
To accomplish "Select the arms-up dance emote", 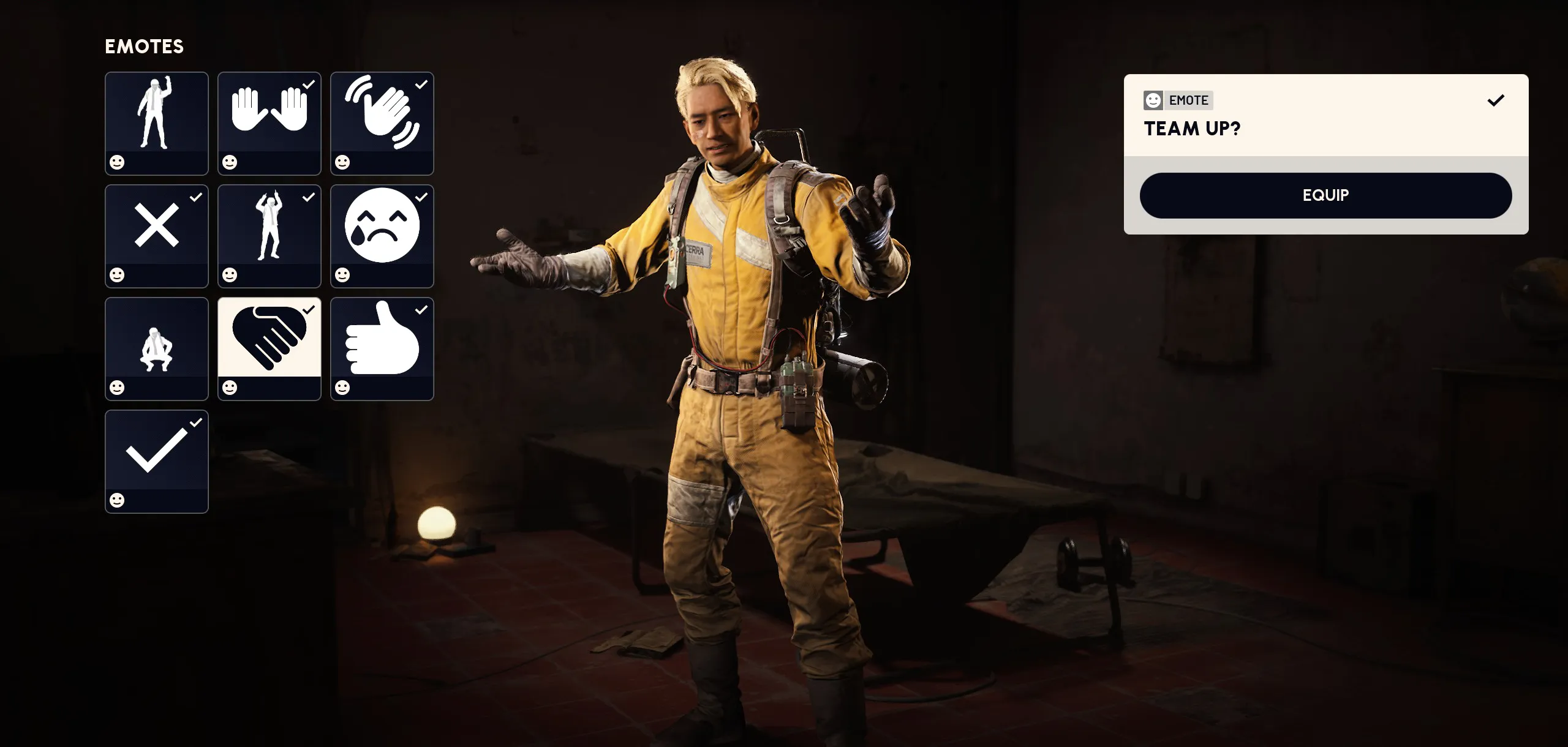I will click(269, 235).
